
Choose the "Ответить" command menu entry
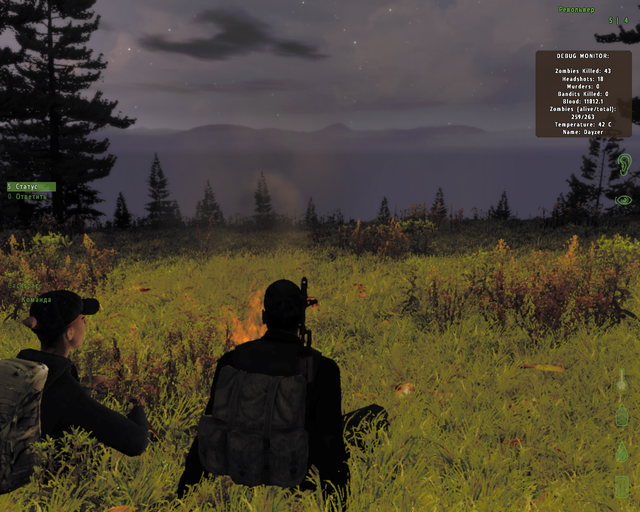[28, 197]
